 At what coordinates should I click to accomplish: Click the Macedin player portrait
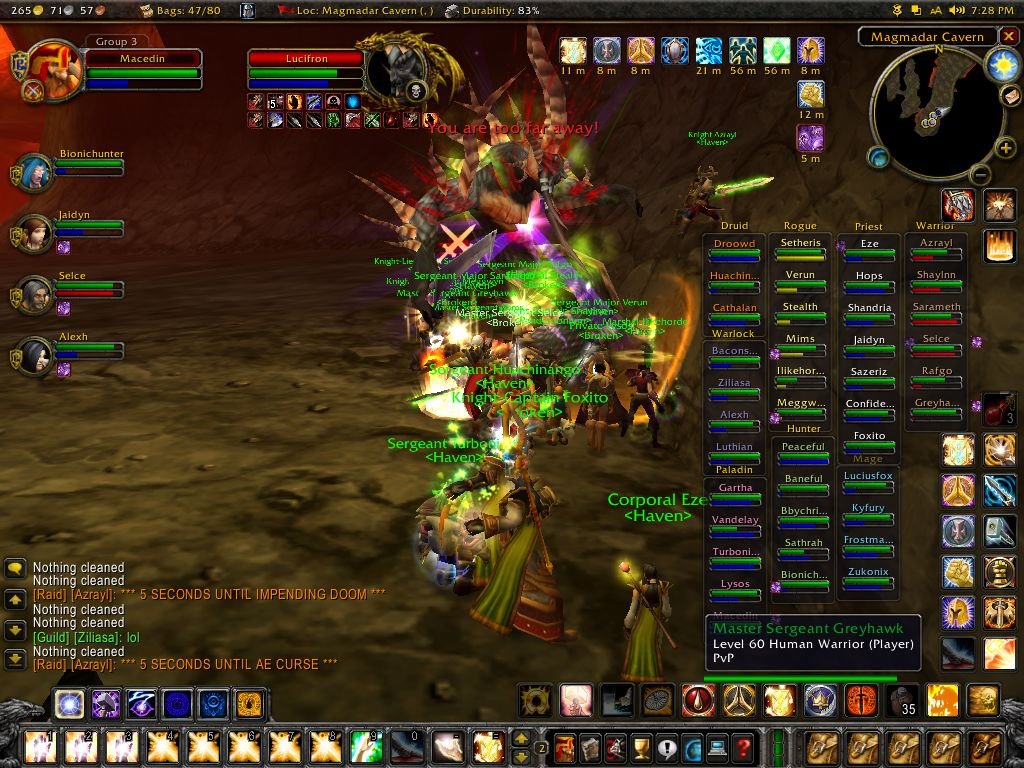click(x=55, y=68)
